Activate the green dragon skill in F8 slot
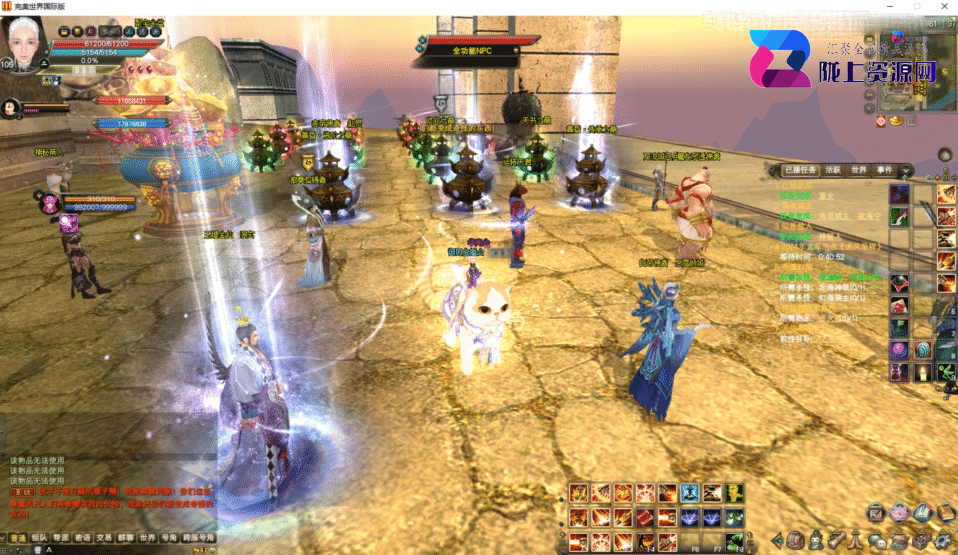The height and width of the screenshot is (555, 958). pos(735,542)
